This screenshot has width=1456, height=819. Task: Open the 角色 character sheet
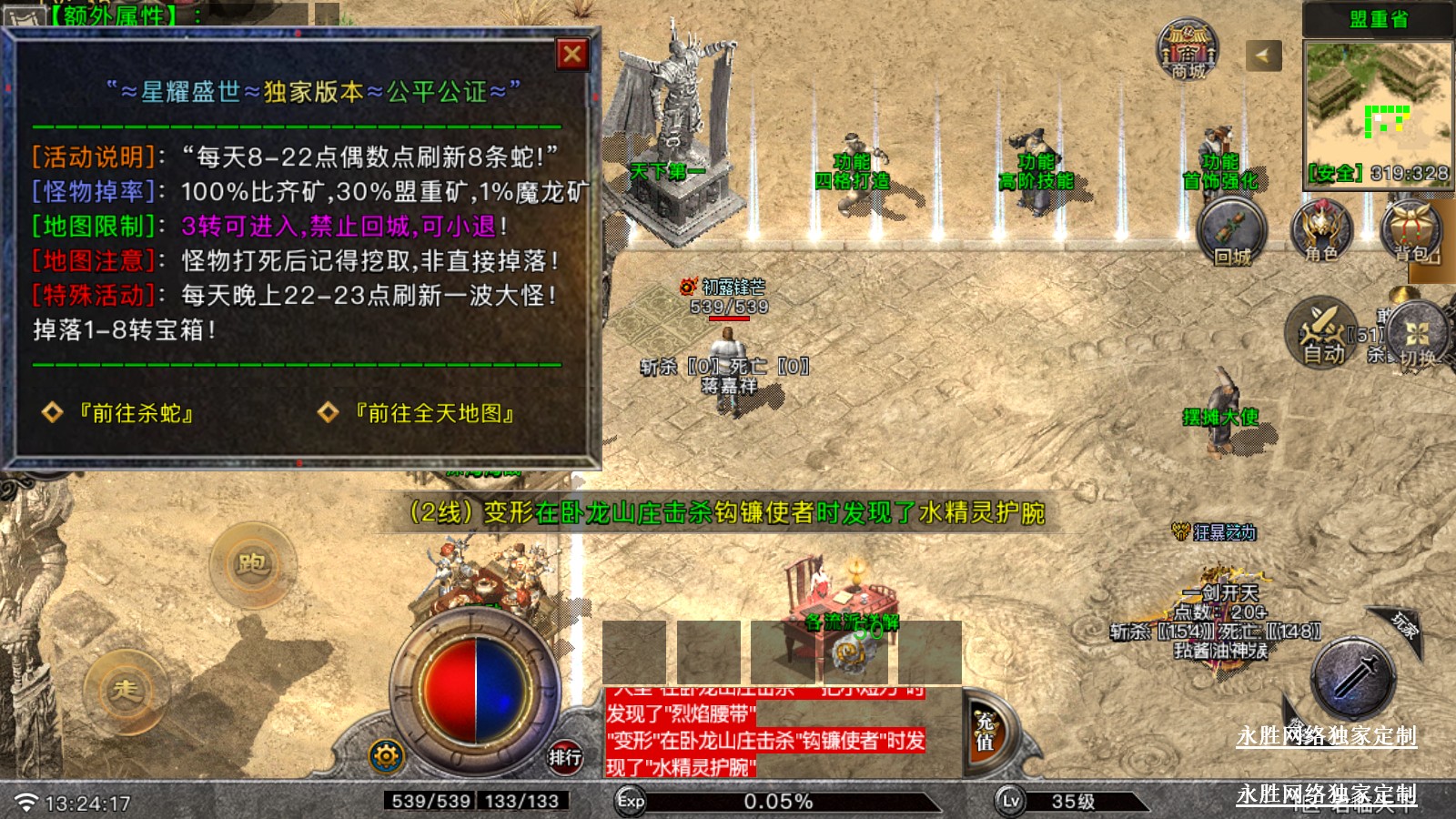1321,232
